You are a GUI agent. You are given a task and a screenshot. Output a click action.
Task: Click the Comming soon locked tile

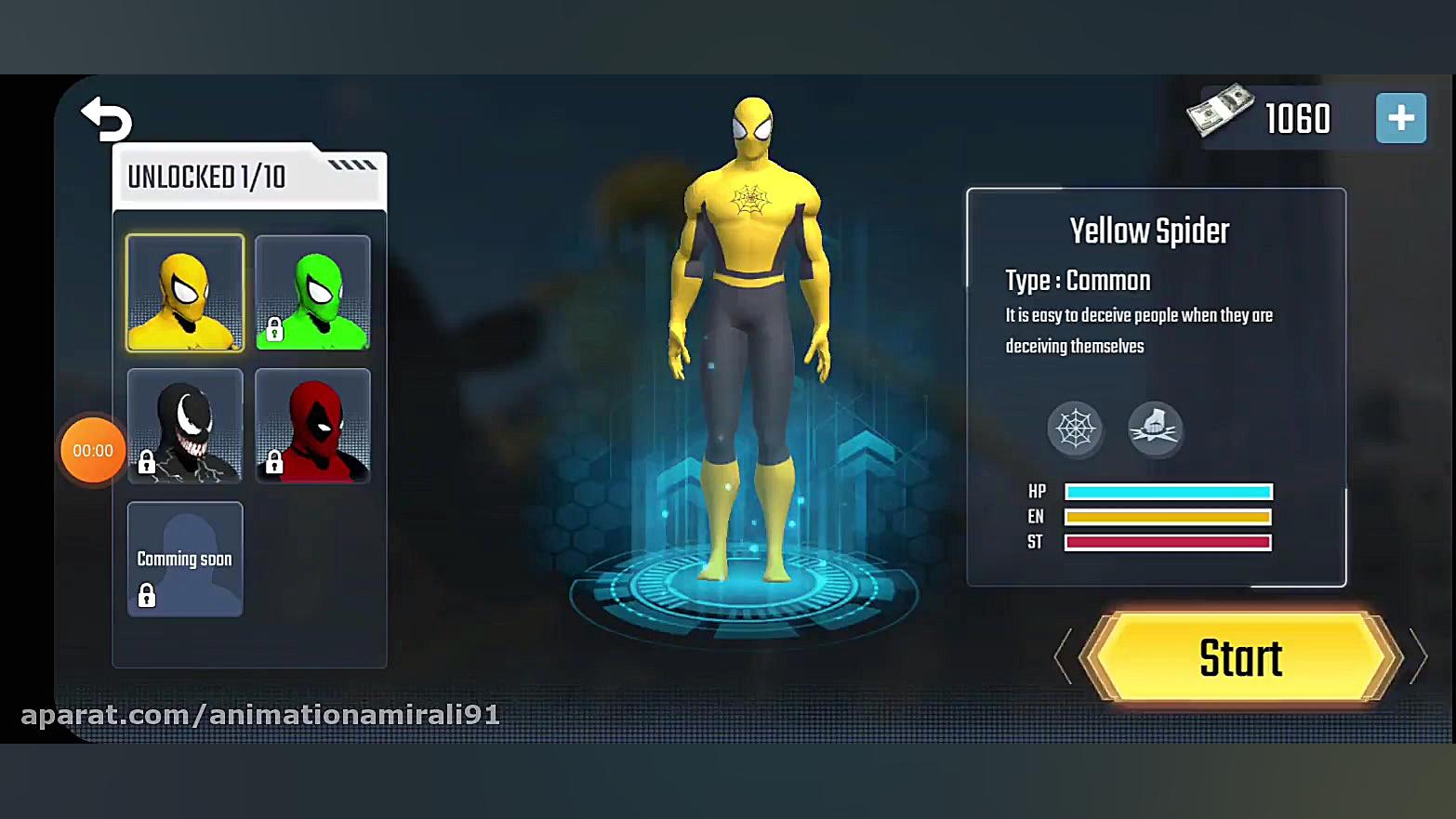point(185,559)
